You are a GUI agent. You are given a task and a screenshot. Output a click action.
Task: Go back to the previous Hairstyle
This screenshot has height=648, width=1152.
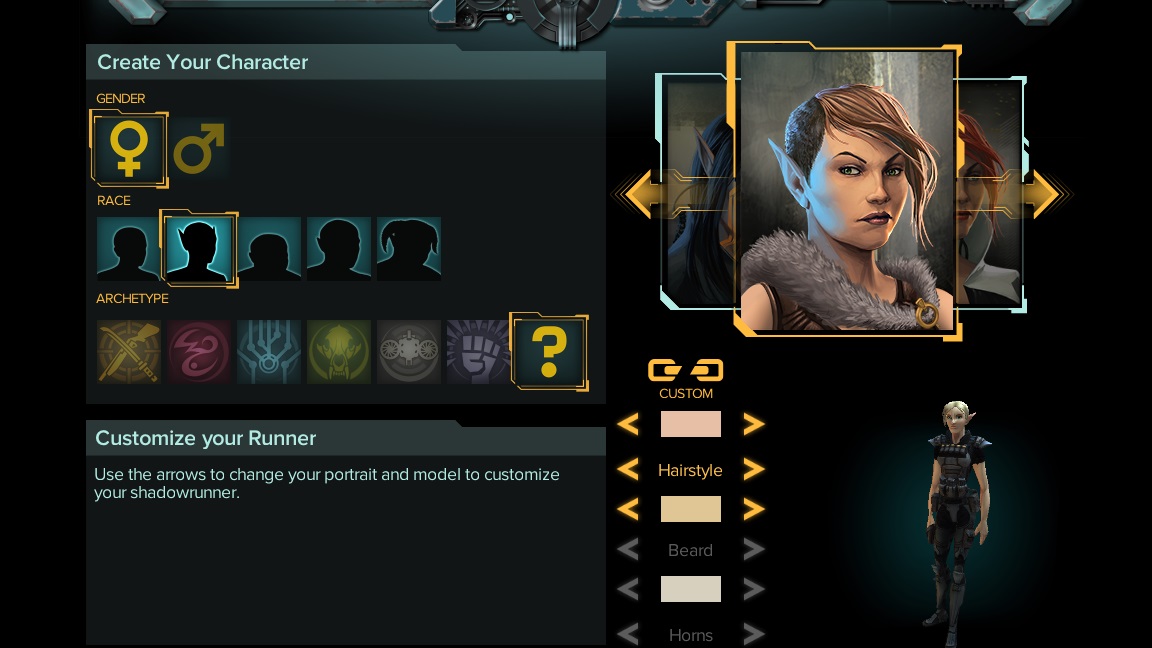point(628,469)
